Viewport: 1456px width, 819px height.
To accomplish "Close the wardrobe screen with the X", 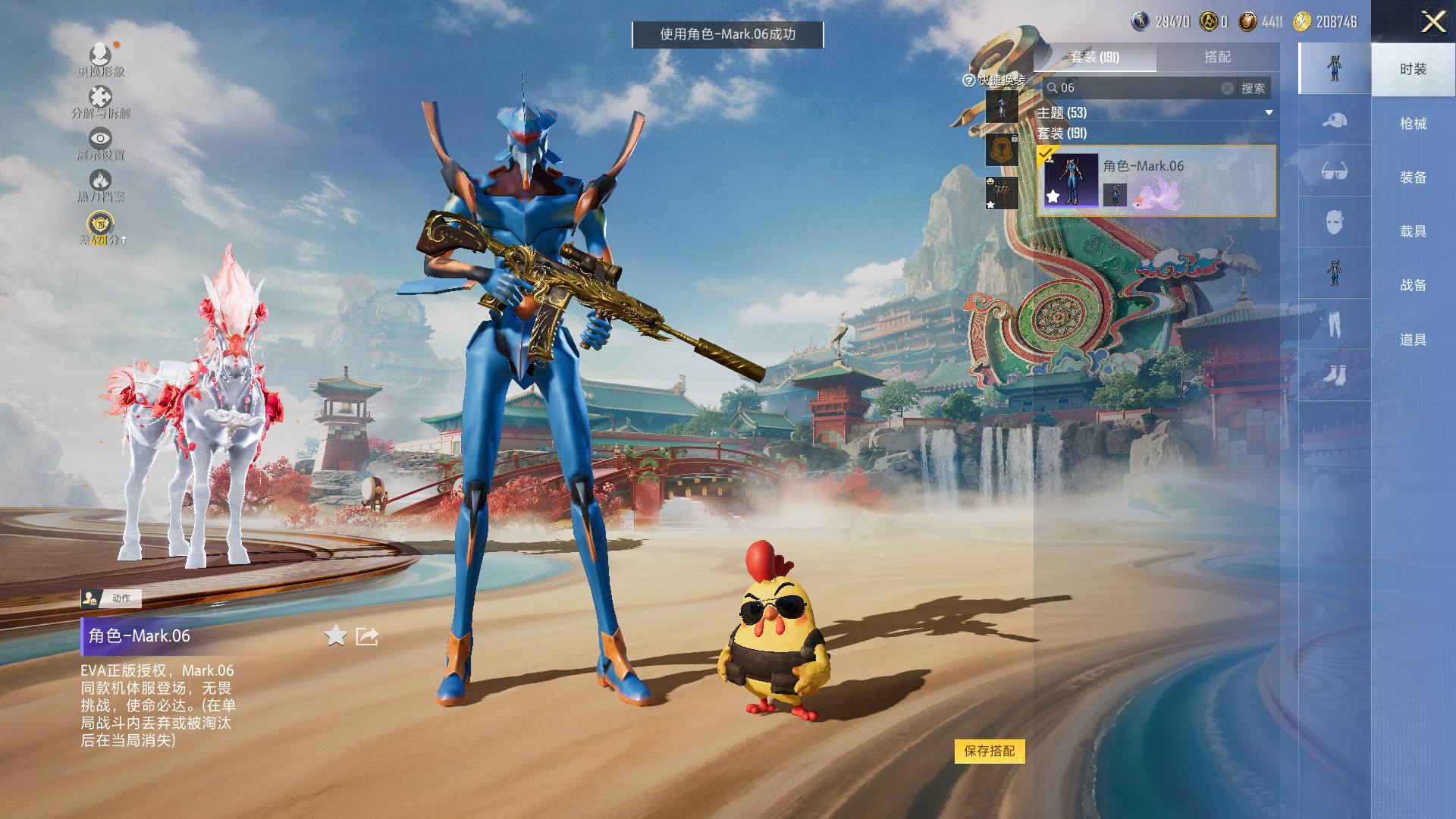I will pos(1432,21).
